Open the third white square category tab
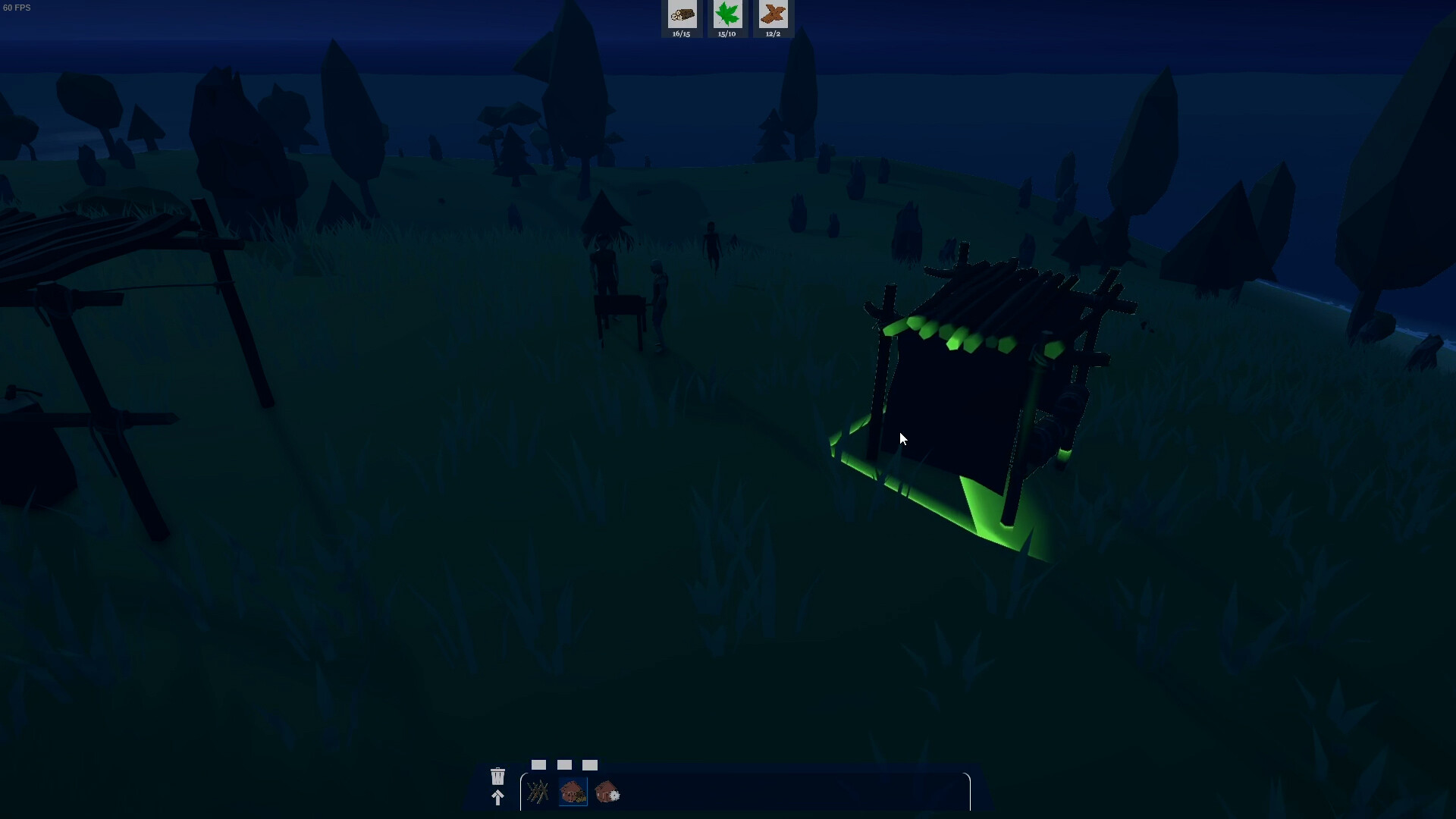 coord(591,765)
